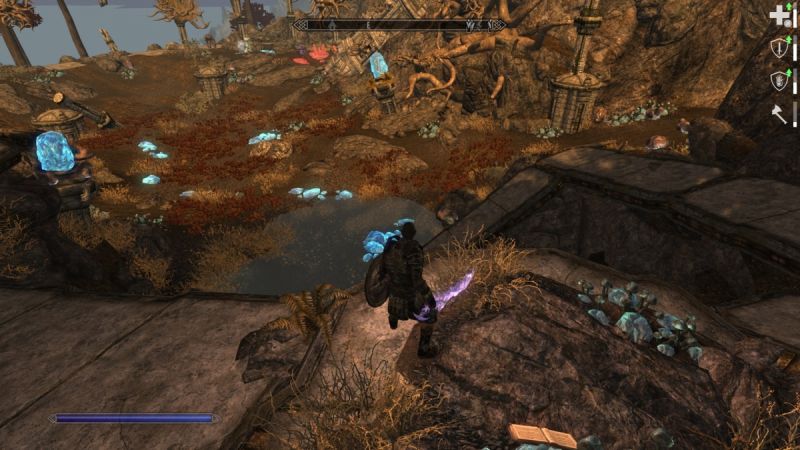The width and height of the screenshot is (800, 450).
Task: Select the white cross health status icon
Action: pos(779,16)
